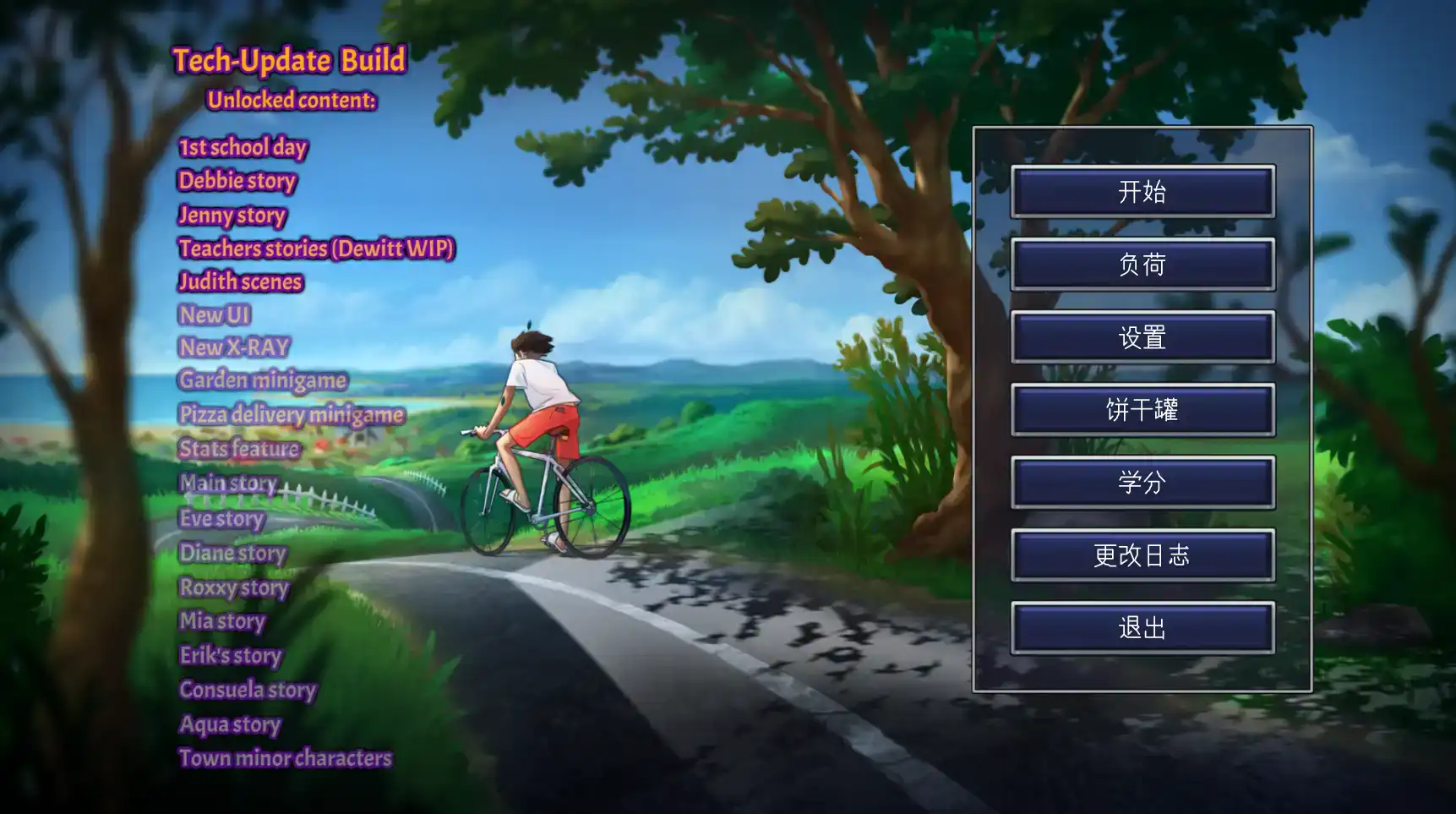Select the Consuela story item
The width and height of the screenshot is (1456, 814).
point(247,691)
